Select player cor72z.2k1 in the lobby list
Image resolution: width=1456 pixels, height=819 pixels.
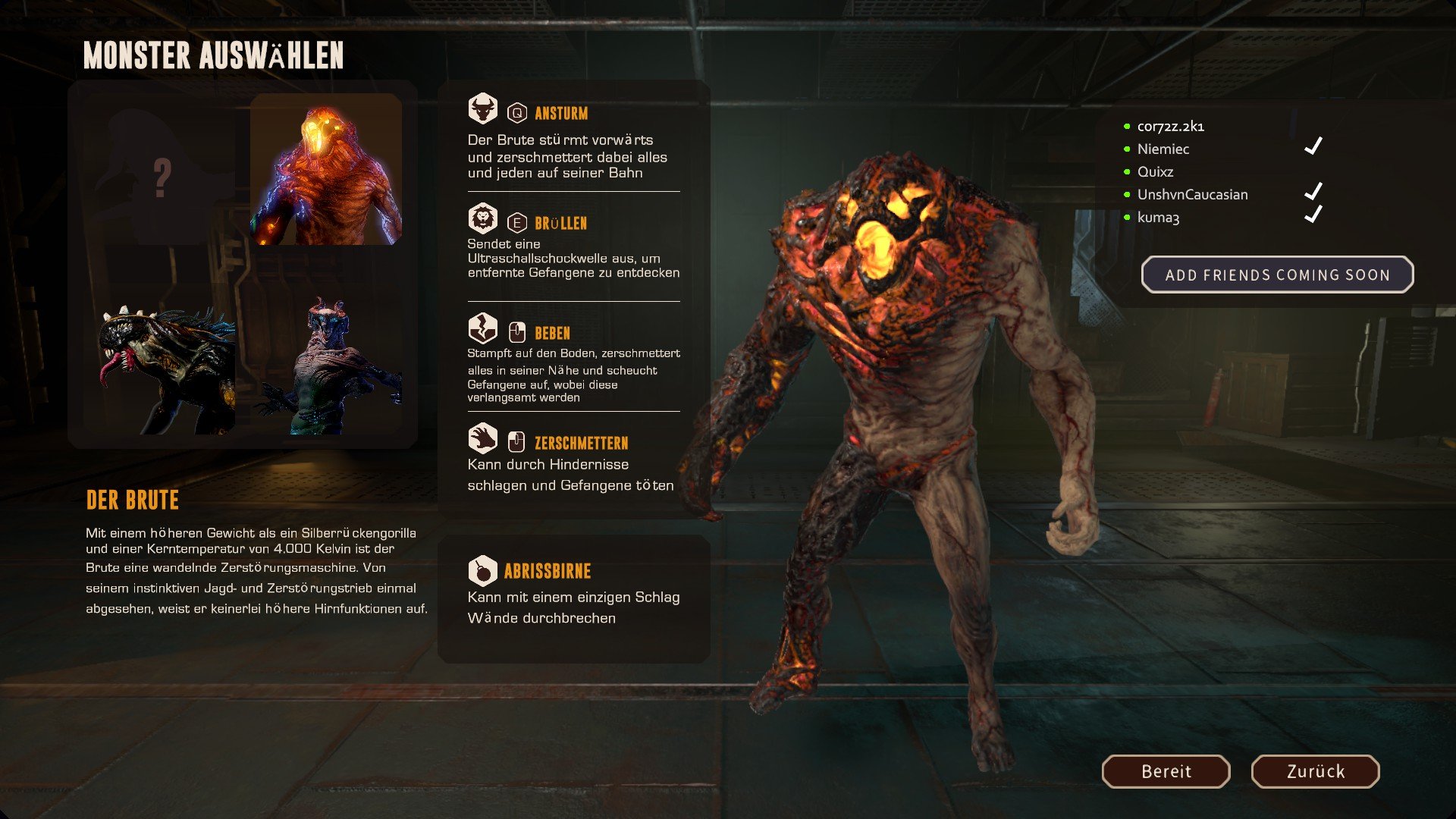click(1170, 127)
